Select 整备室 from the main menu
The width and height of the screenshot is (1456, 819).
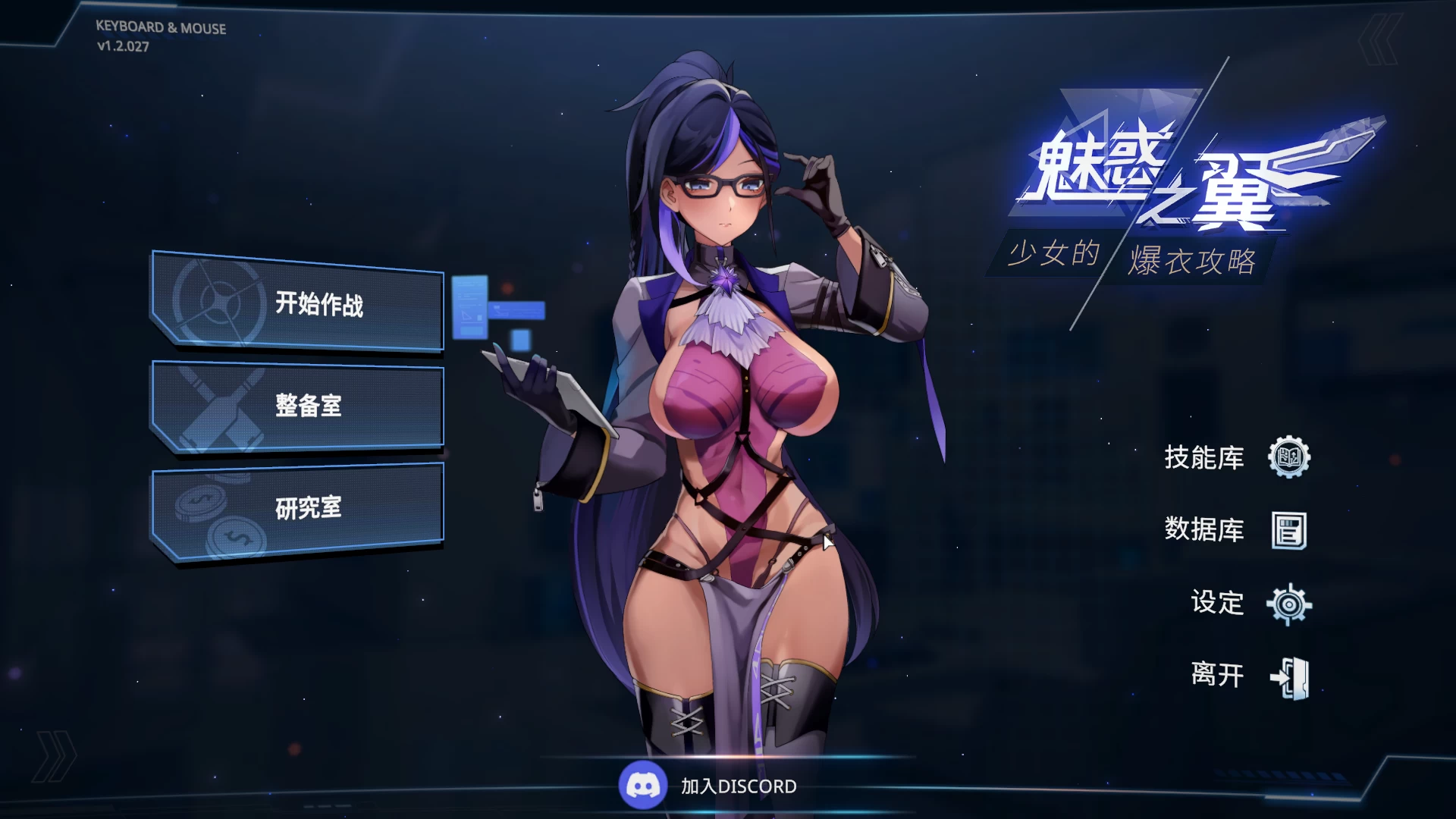309,406
